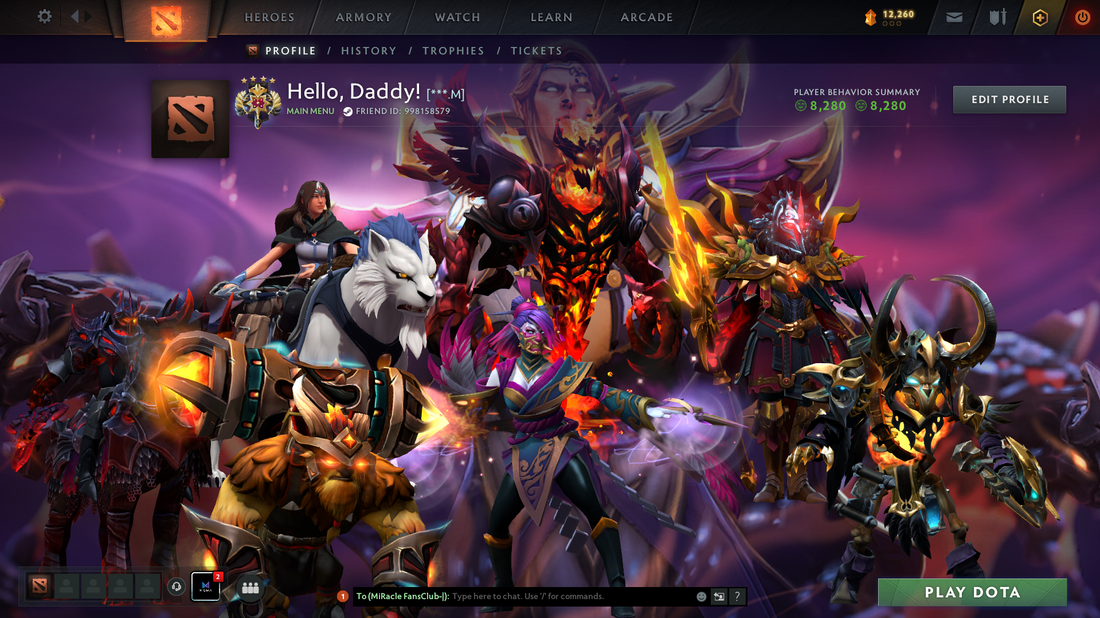This screenshot has width=1100, height=618.
Task: Open the mail inbox icon
Action: click(x=954, y=17)
